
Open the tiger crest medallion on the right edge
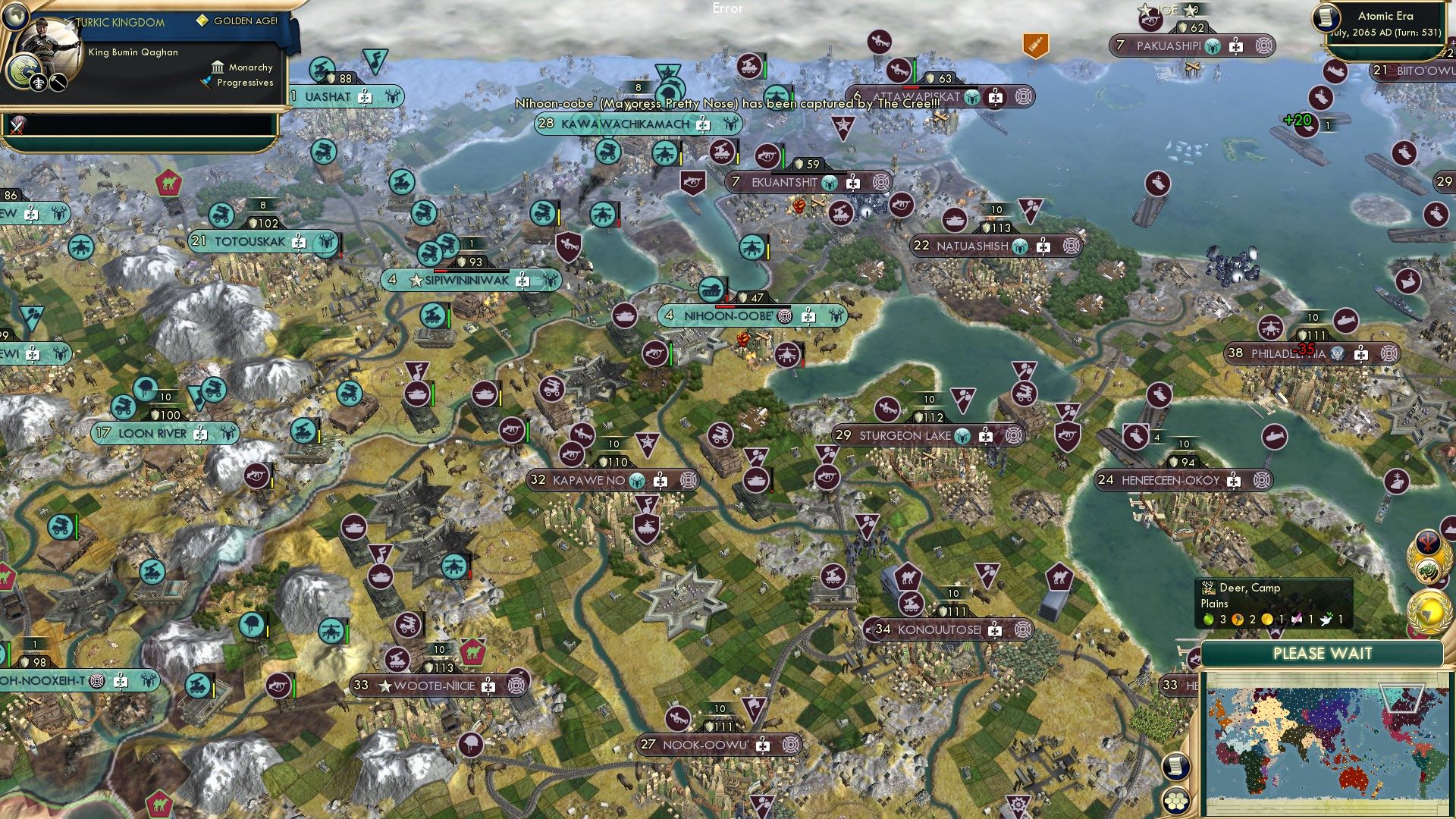(1426, 570)
